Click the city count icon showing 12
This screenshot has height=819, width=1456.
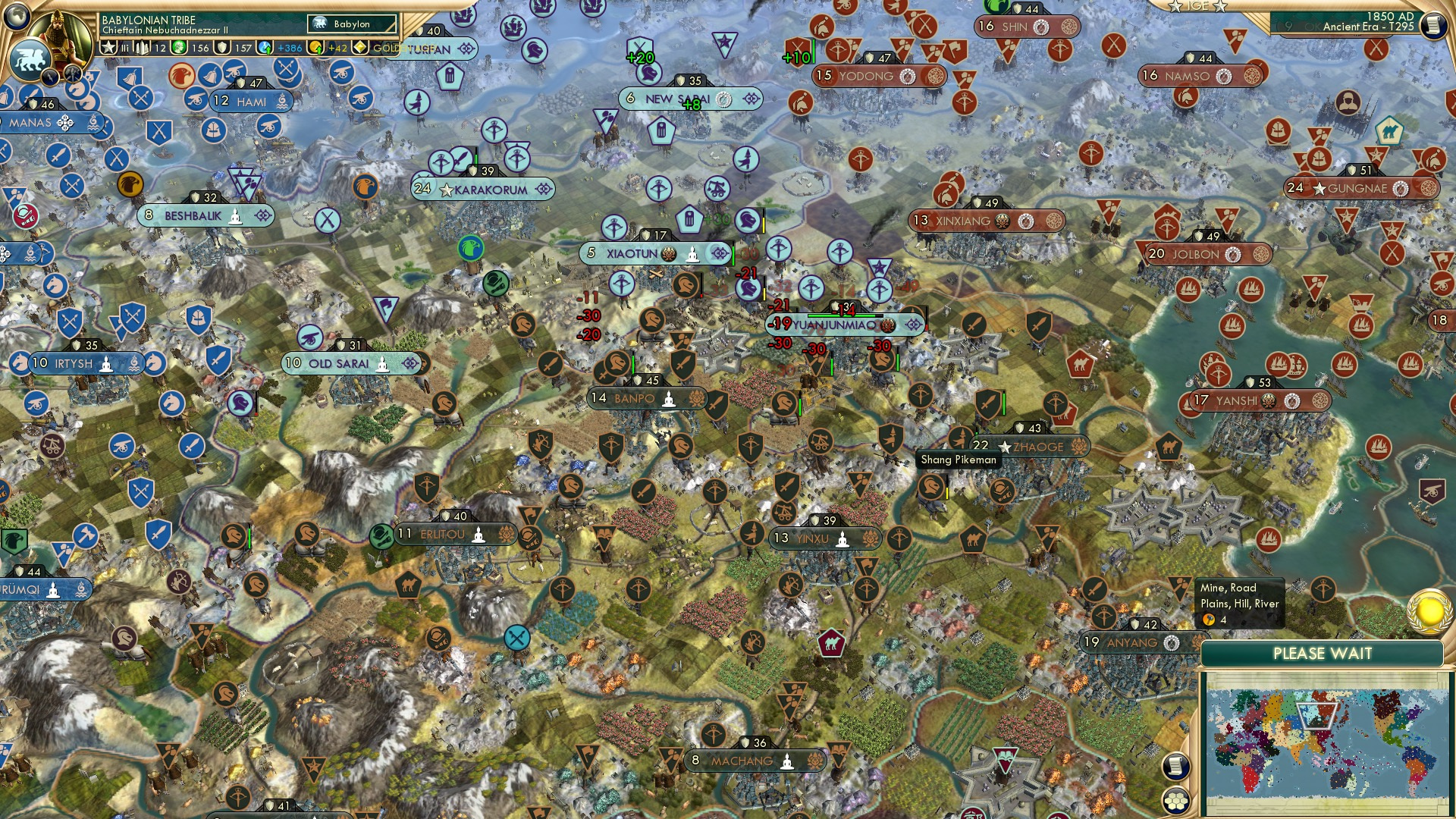[149, 50]
